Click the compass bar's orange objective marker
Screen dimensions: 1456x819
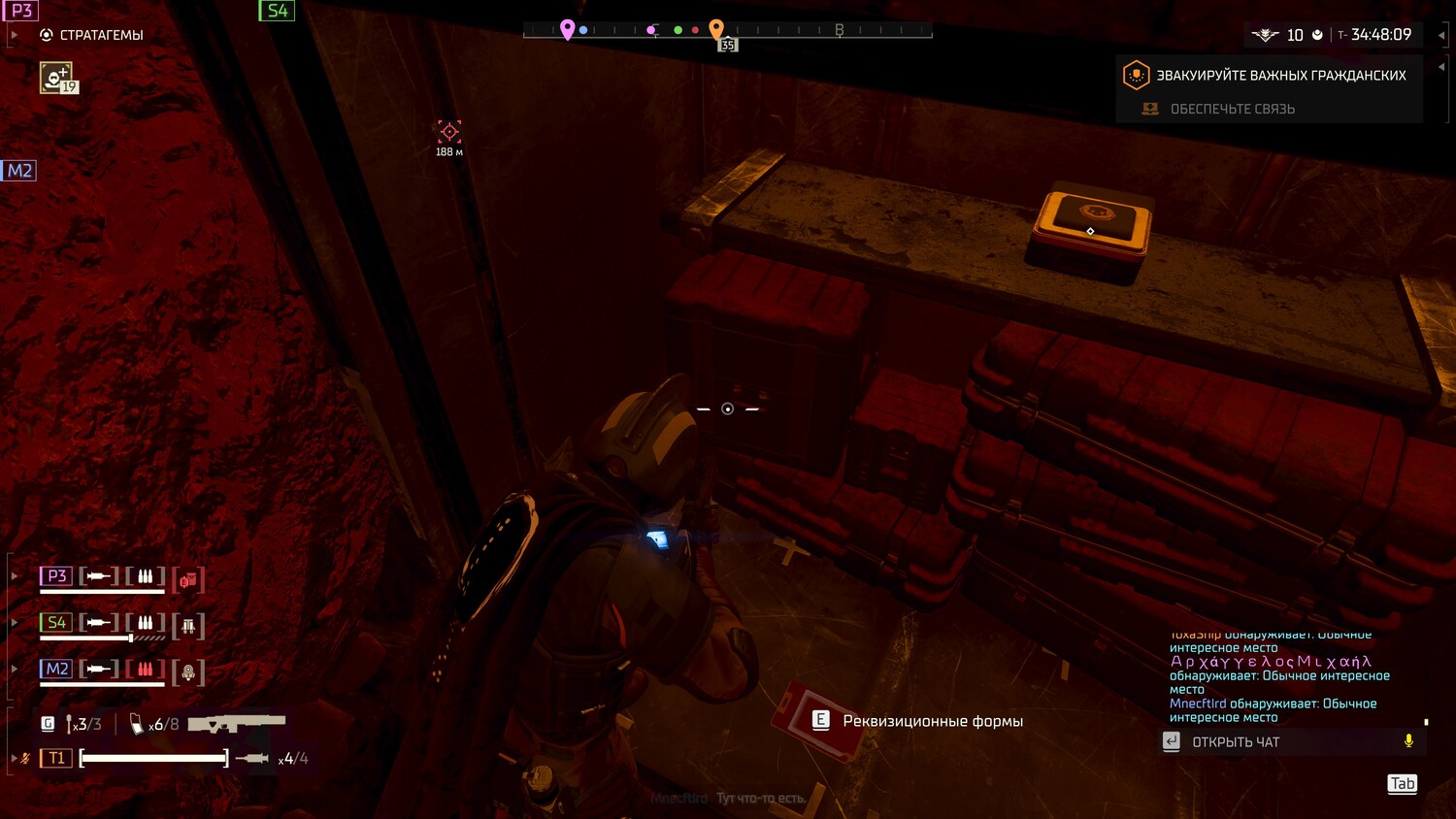(x=716, y=29)
